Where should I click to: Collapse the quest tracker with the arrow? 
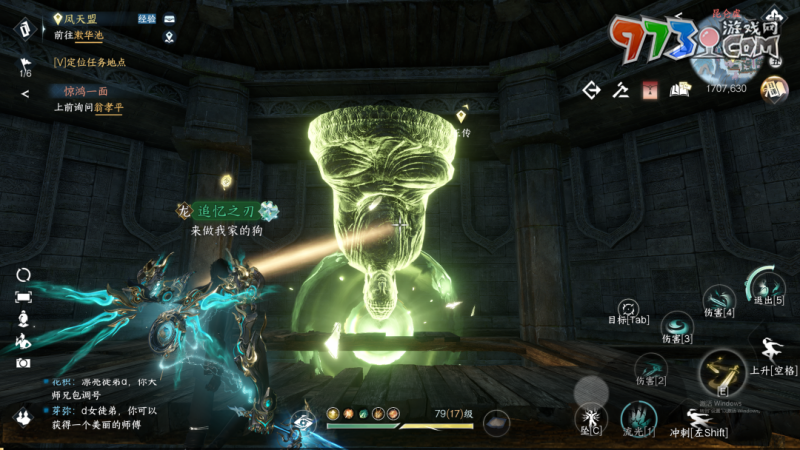[x=25, y=93]
